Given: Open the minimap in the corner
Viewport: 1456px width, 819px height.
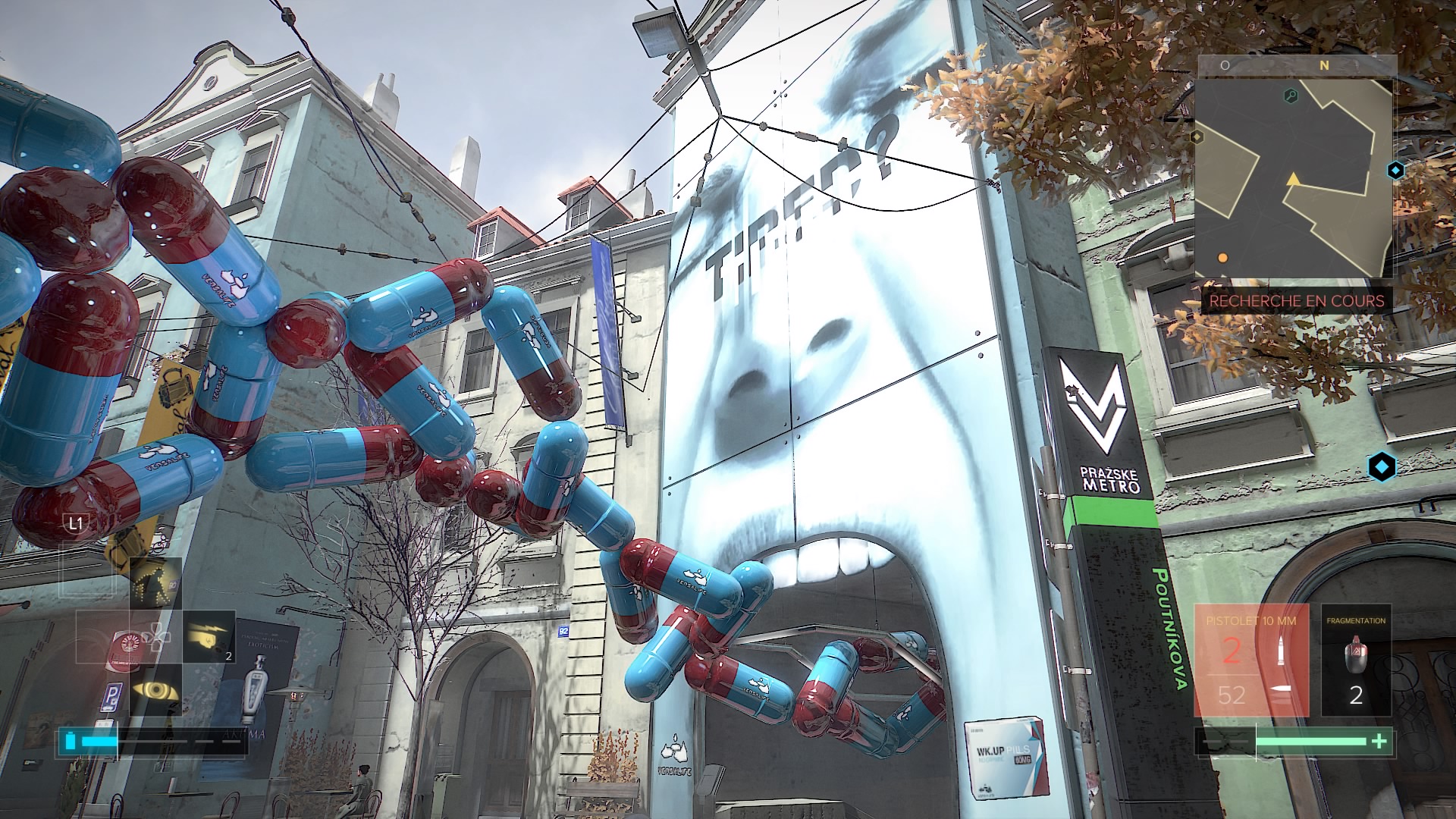Looking at the screenshot, I should 1297,167.
